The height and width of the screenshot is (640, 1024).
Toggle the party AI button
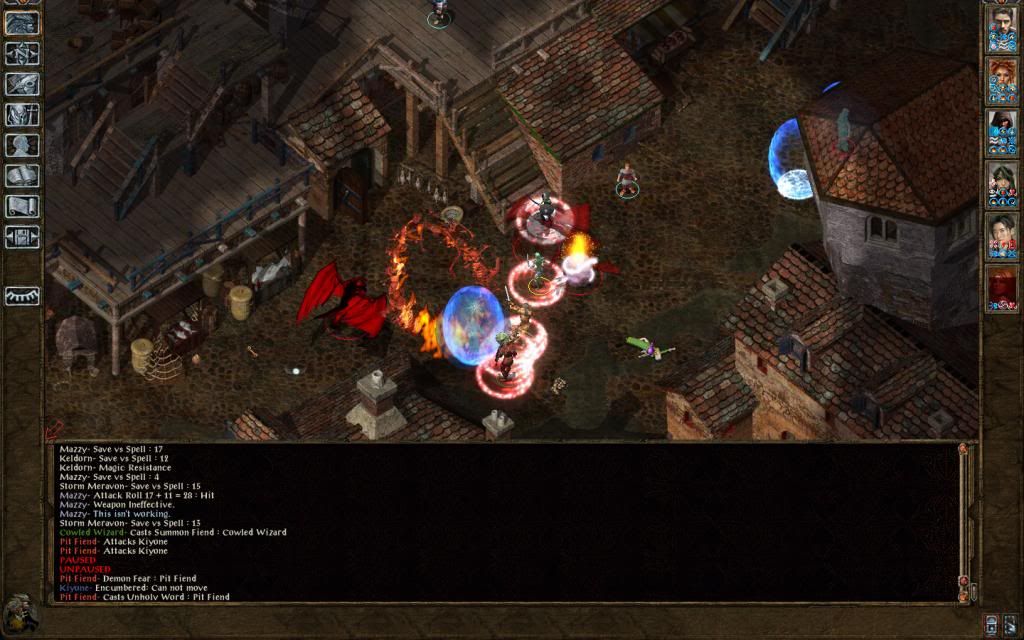991,623
